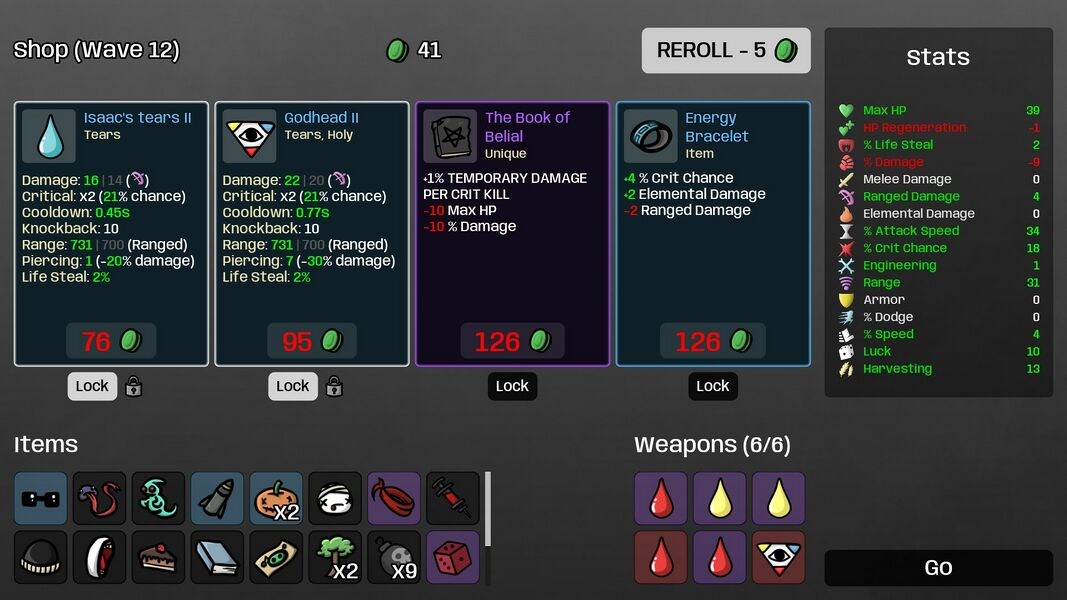This screenshot has height=600, width=1067.
Task: Start the next wave with Go
Action: click(938, 568)
